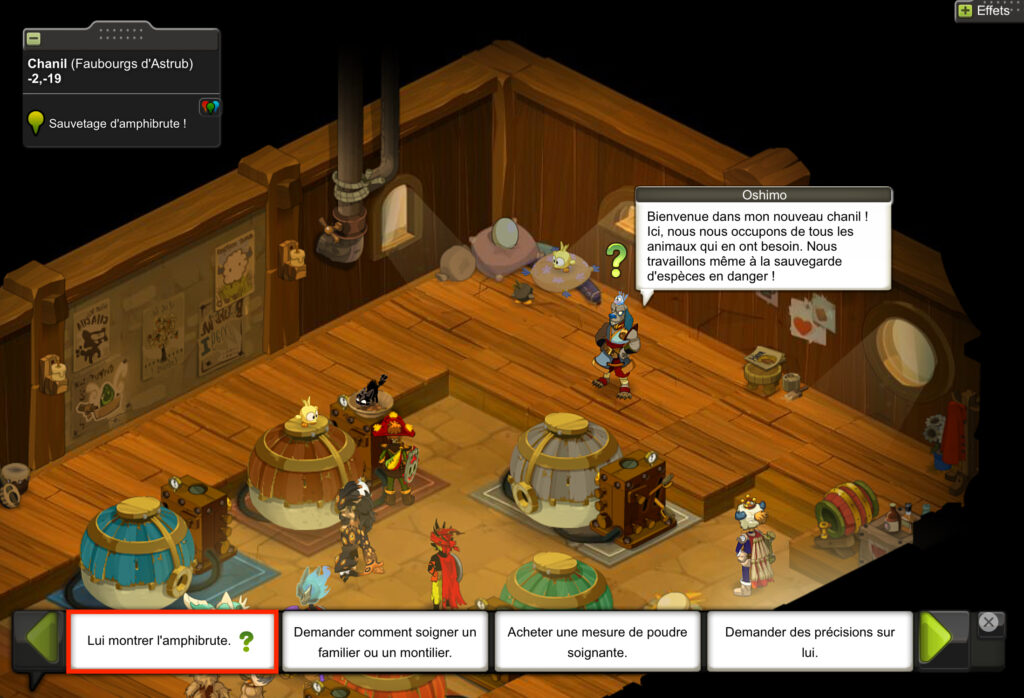Viewport: 1024px width, 698px height.
Task: Select 'Acheter une mesure de poudre soignante'
Action: coord(597,641)
